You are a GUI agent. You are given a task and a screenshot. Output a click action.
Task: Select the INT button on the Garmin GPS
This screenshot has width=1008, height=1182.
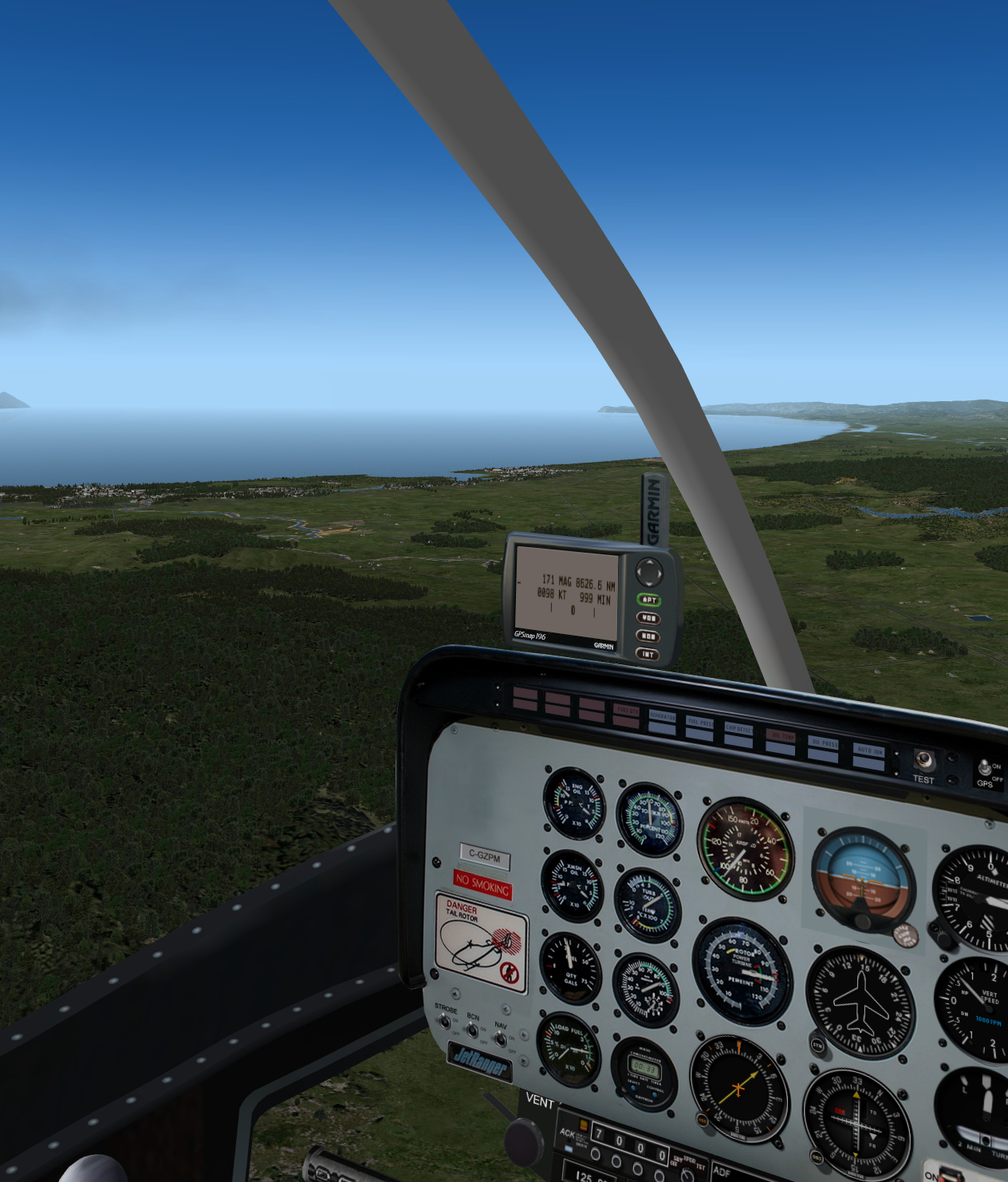point(647,654)
